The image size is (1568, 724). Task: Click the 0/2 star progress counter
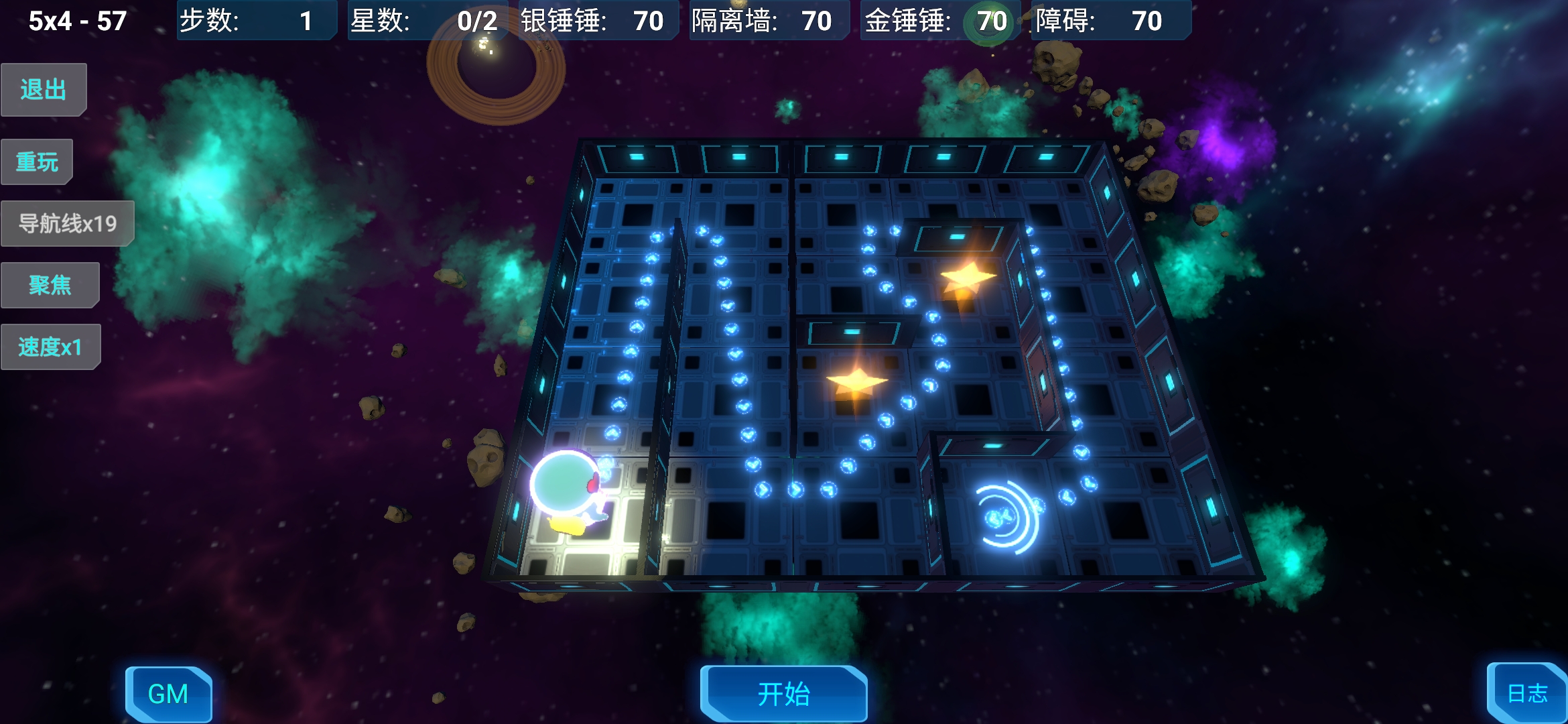(480, 21)
